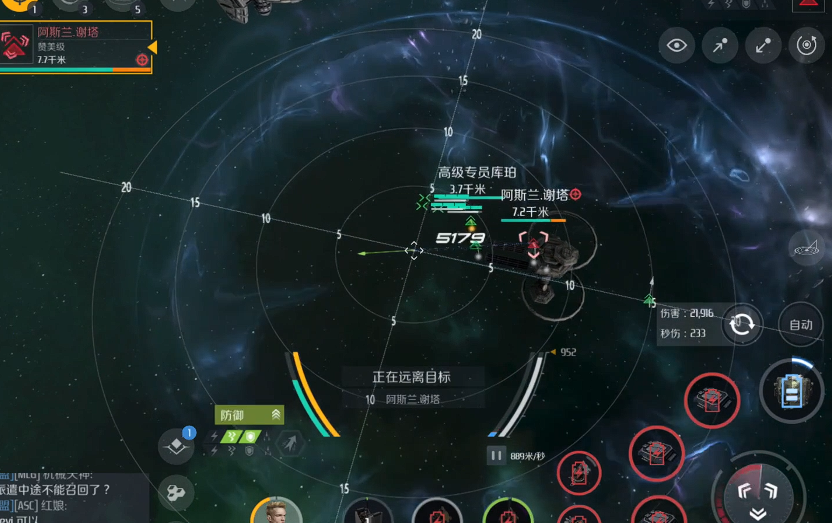
Task: Toggle the eye view button
Action: pyautogui.click(x=677, y=45)
